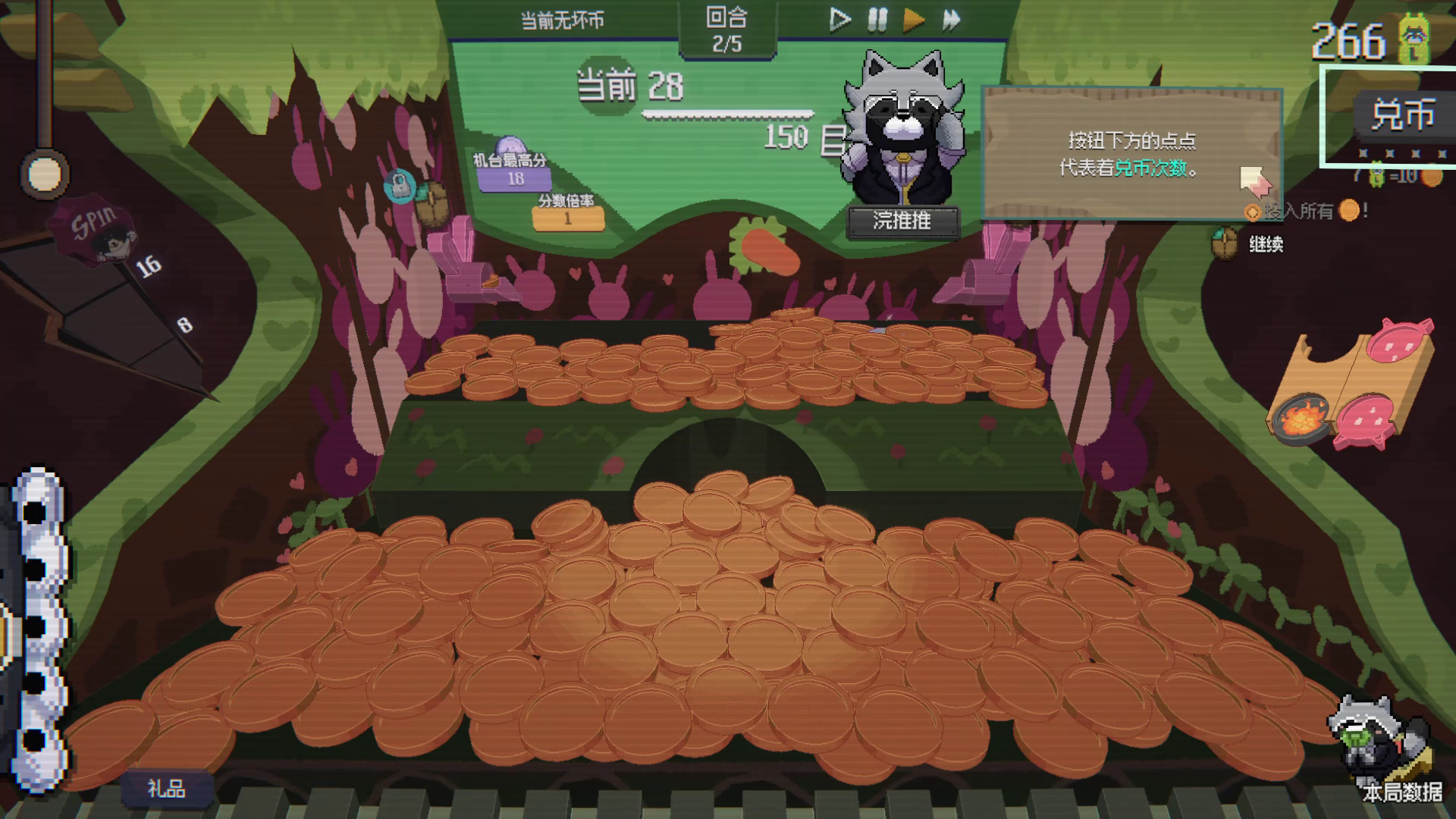
Task: Click the 浣推推 raccoon name button
Action: coord(902,221)
